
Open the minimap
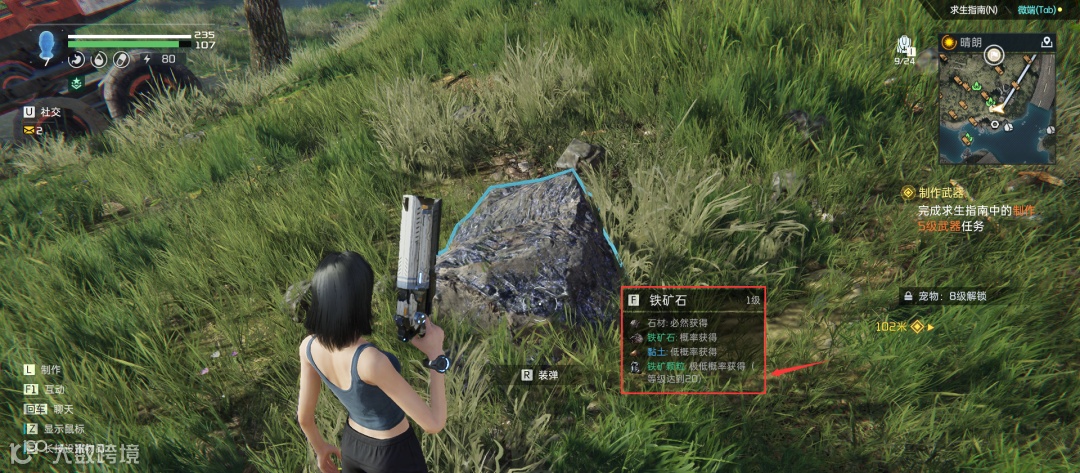(x=997, y=108)
